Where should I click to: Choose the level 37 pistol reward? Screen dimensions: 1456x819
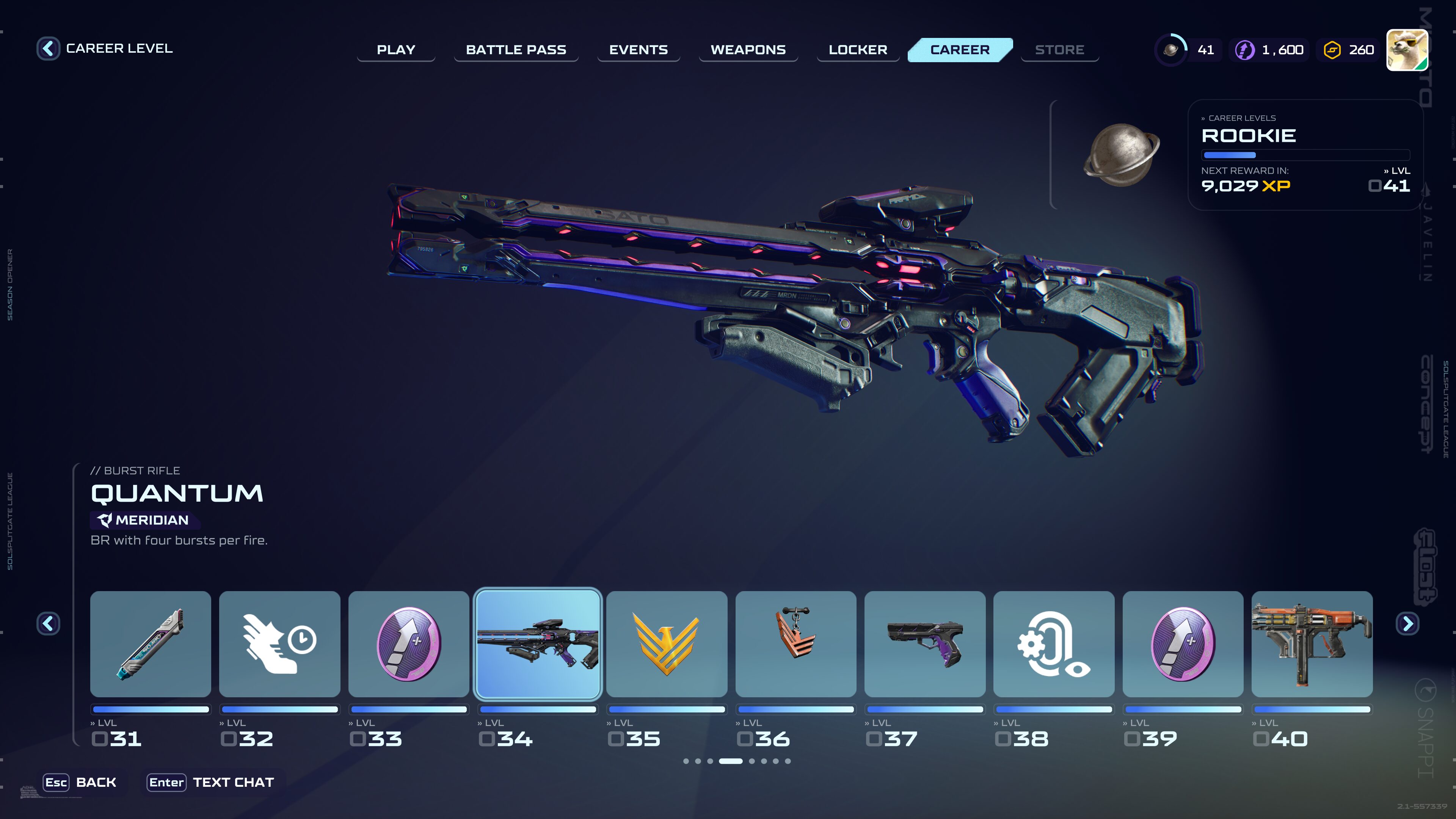[925, 644]
